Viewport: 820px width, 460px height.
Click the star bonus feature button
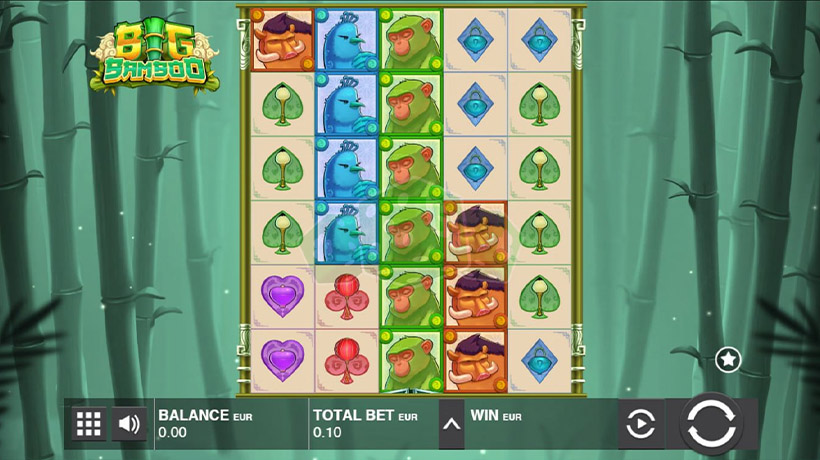click(728, 359)
